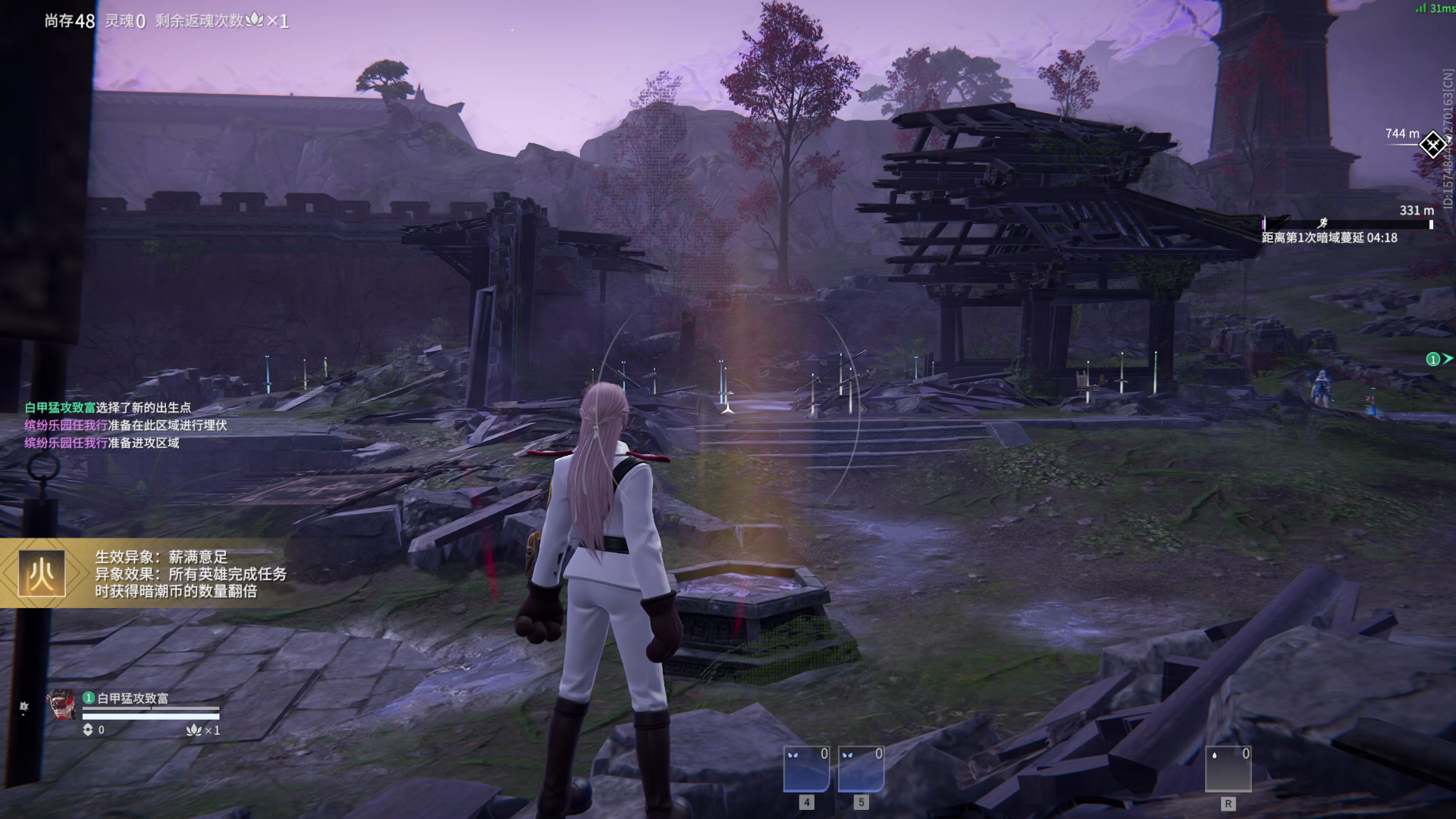1456x819 pixels.
Task: Select the consumable slot labeled 4
Action: [x=806, y=769]
